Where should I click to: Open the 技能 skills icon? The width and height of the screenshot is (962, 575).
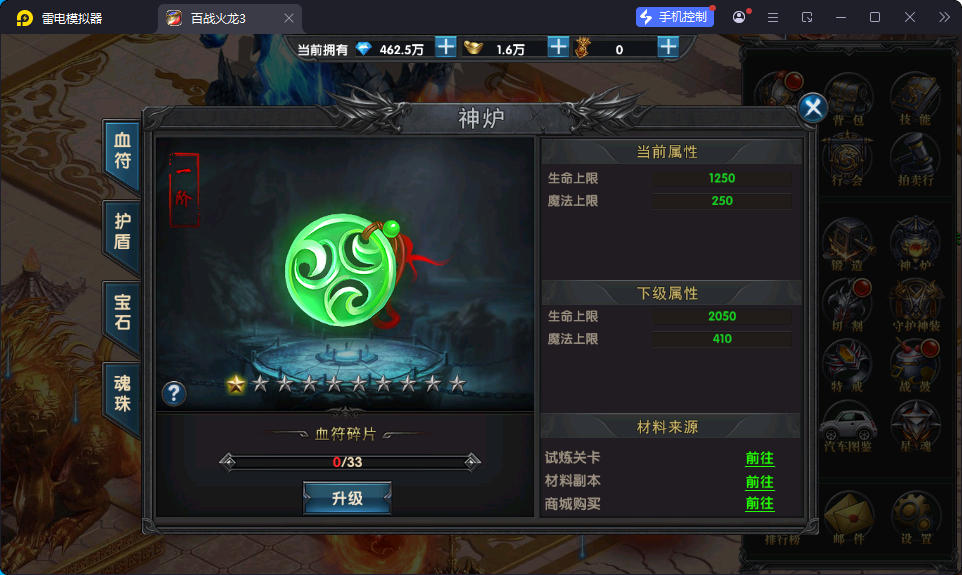pyautogui.click(x=914, y=98)
